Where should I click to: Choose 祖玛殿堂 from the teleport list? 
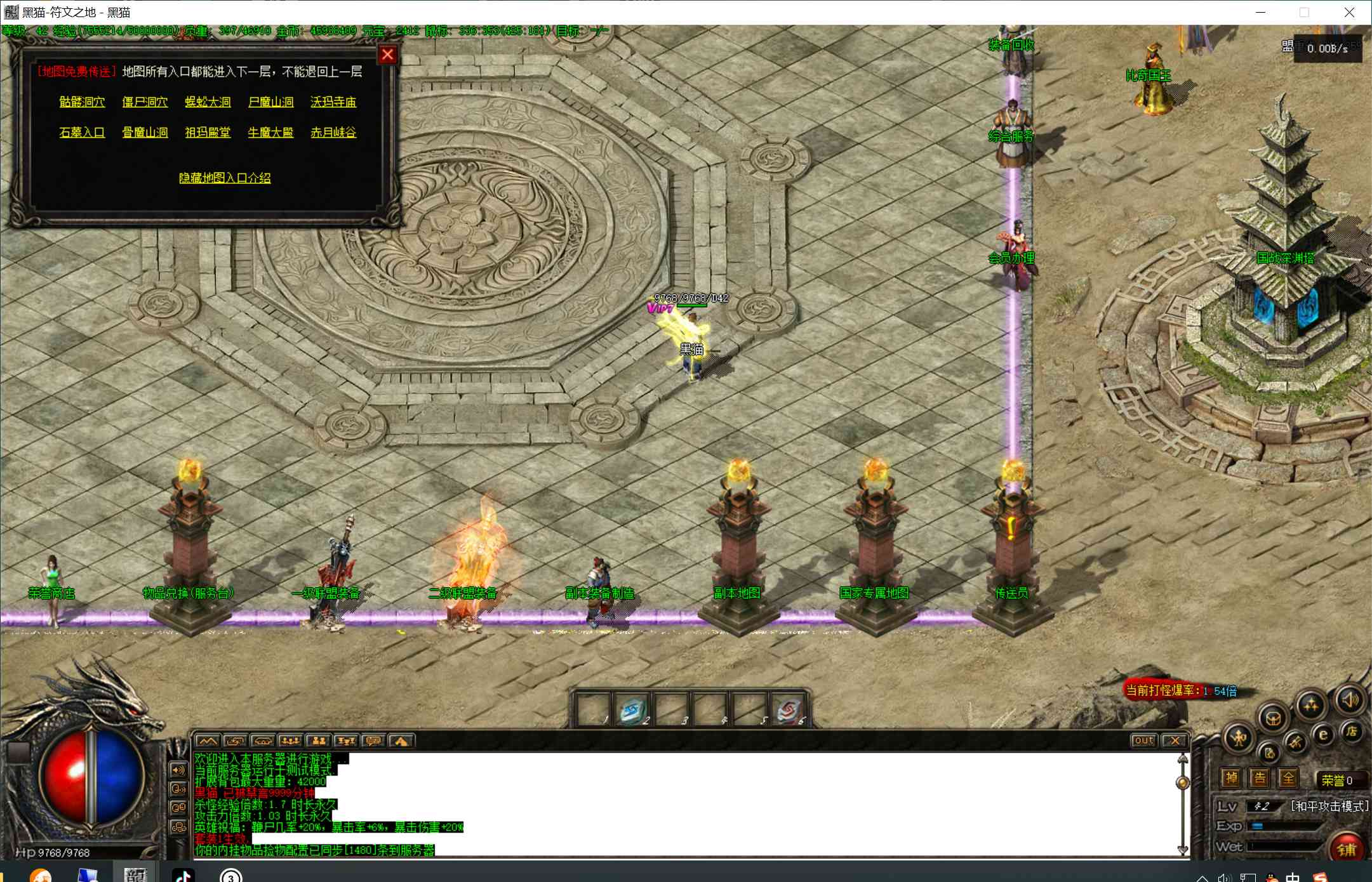(x=208, y=132)
